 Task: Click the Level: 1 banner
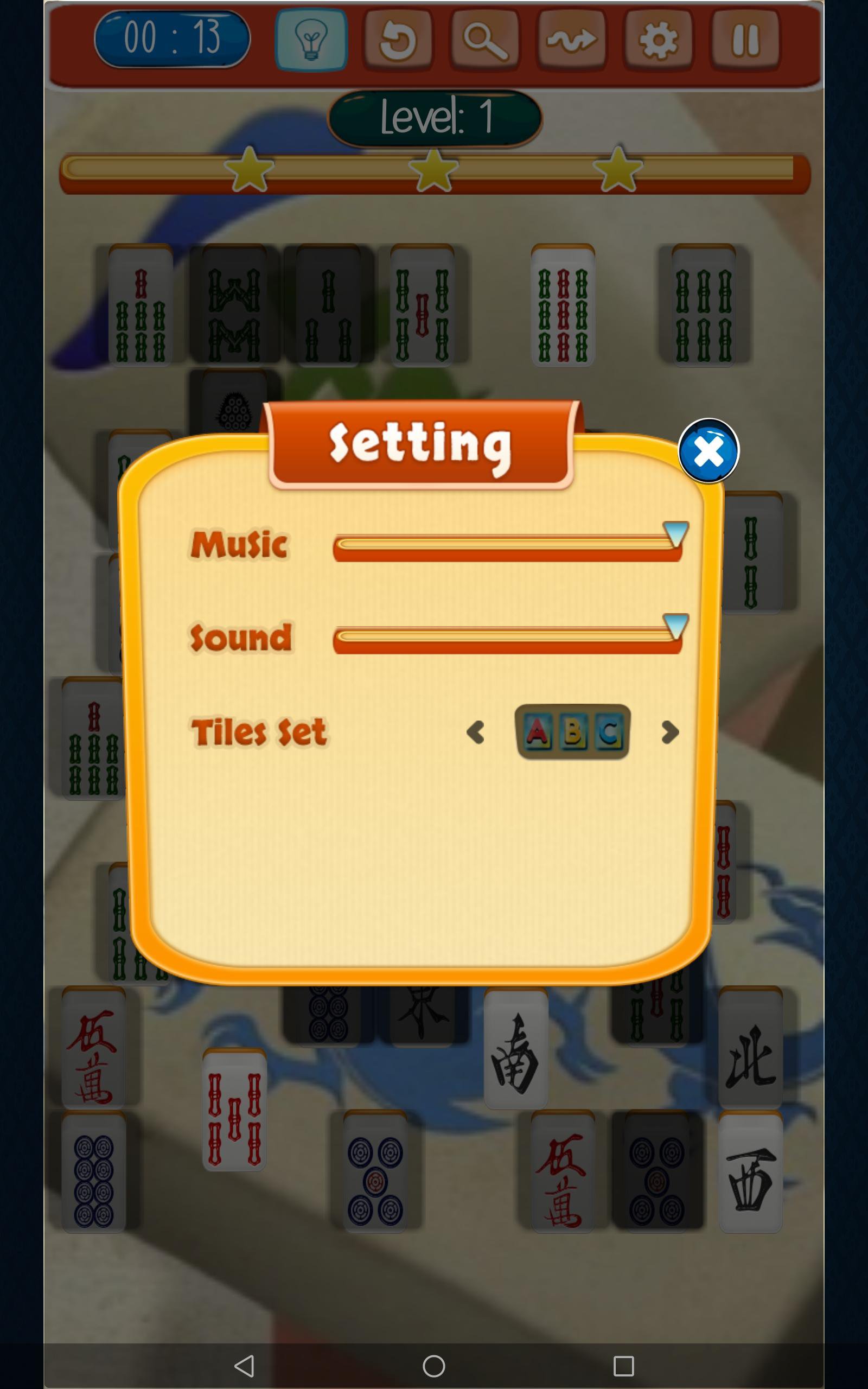click(434, 119)
